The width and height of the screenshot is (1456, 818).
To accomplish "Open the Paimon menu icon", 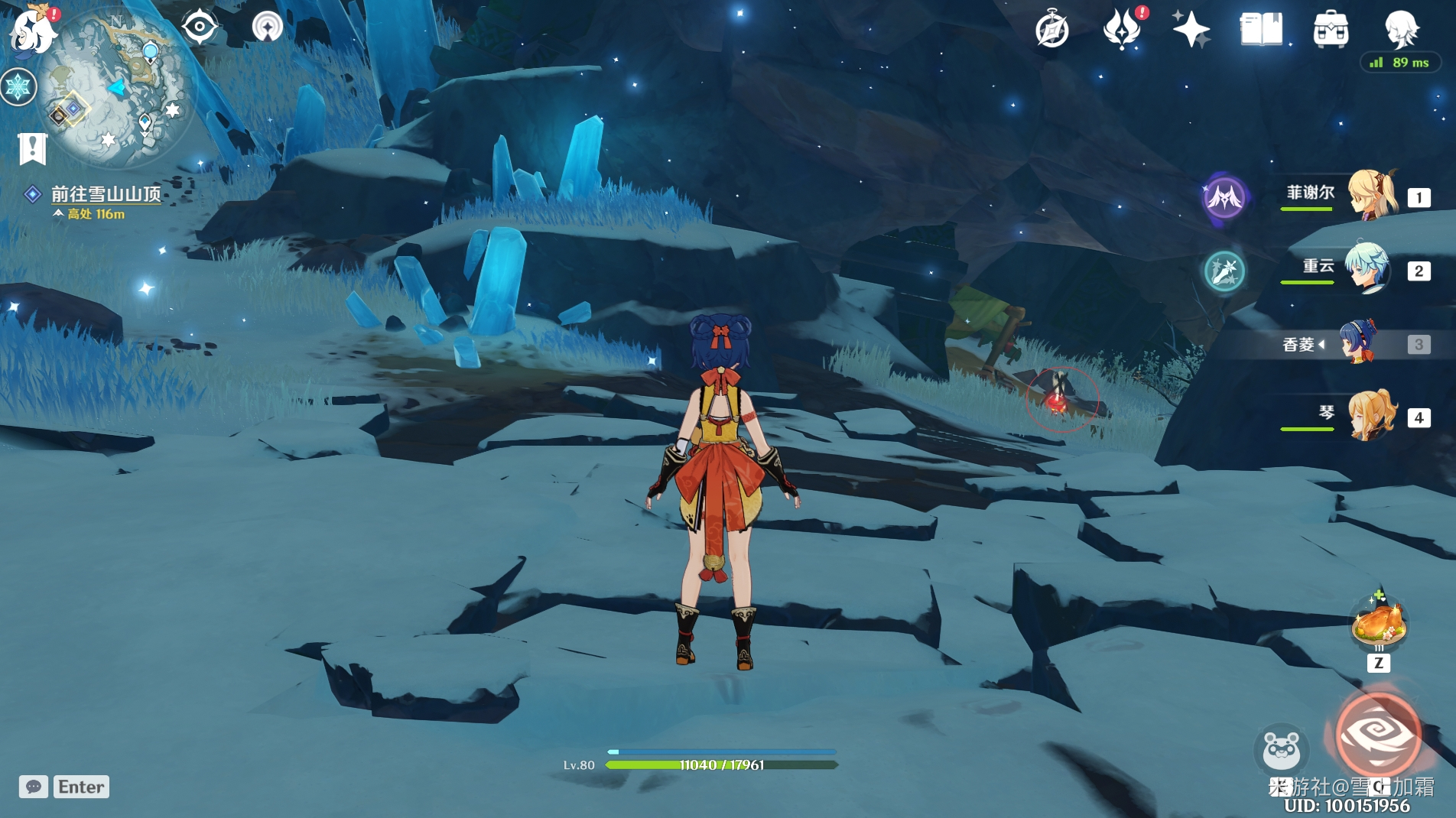I will [x=32, y=31].
